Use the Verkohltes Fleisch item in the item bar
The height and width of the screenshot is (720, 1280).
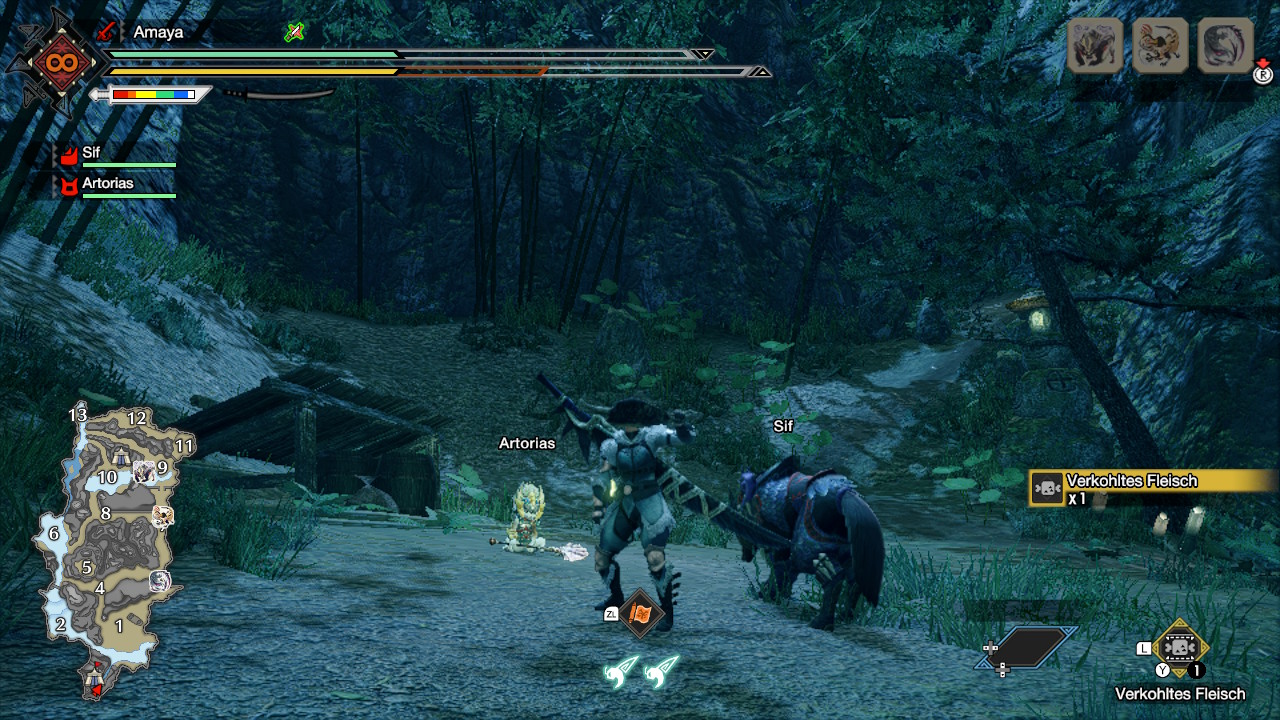[1180, 648]
